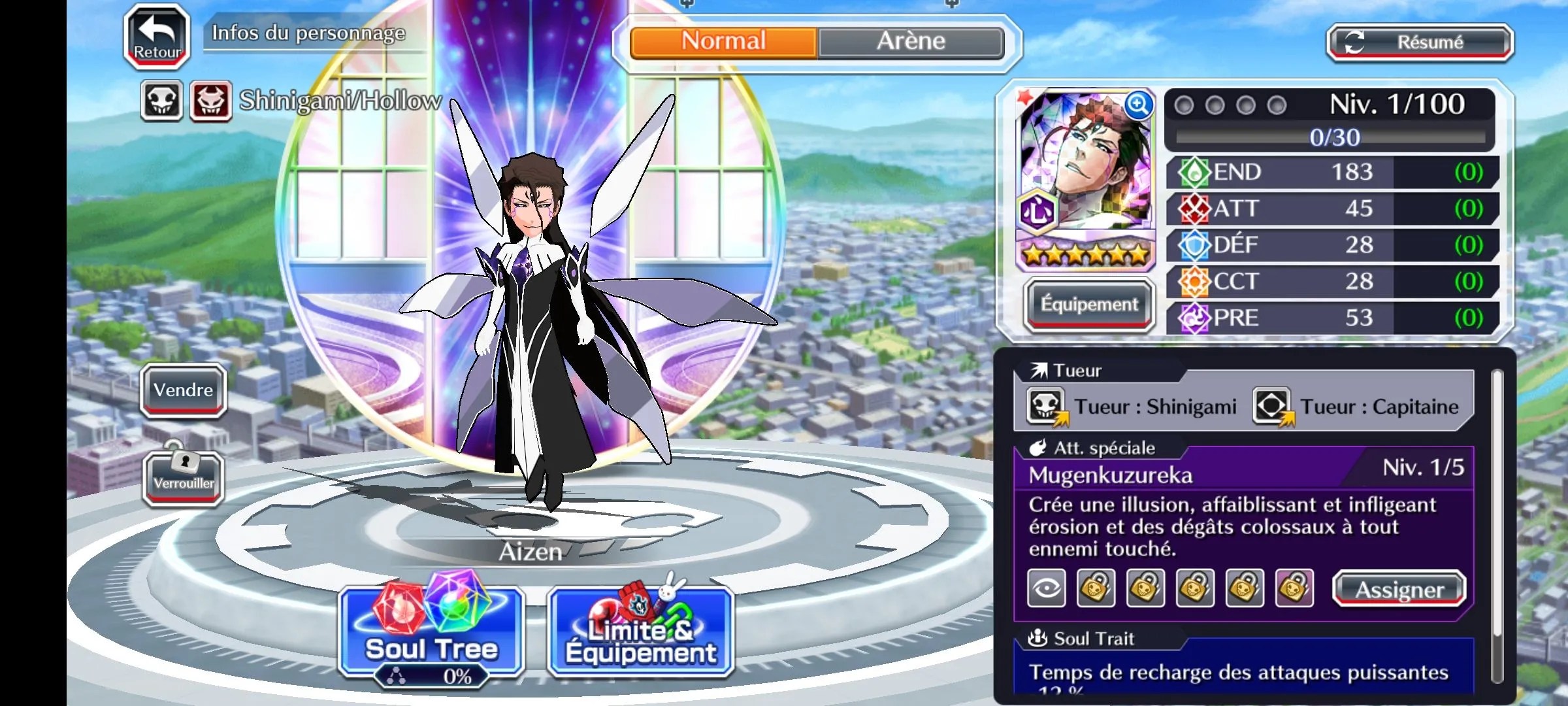Viewport: 1568px width, 706px height.
Task: Zoom in on Aizen's character portrait
Action: pyautogui.click(x=1137, y=105)
